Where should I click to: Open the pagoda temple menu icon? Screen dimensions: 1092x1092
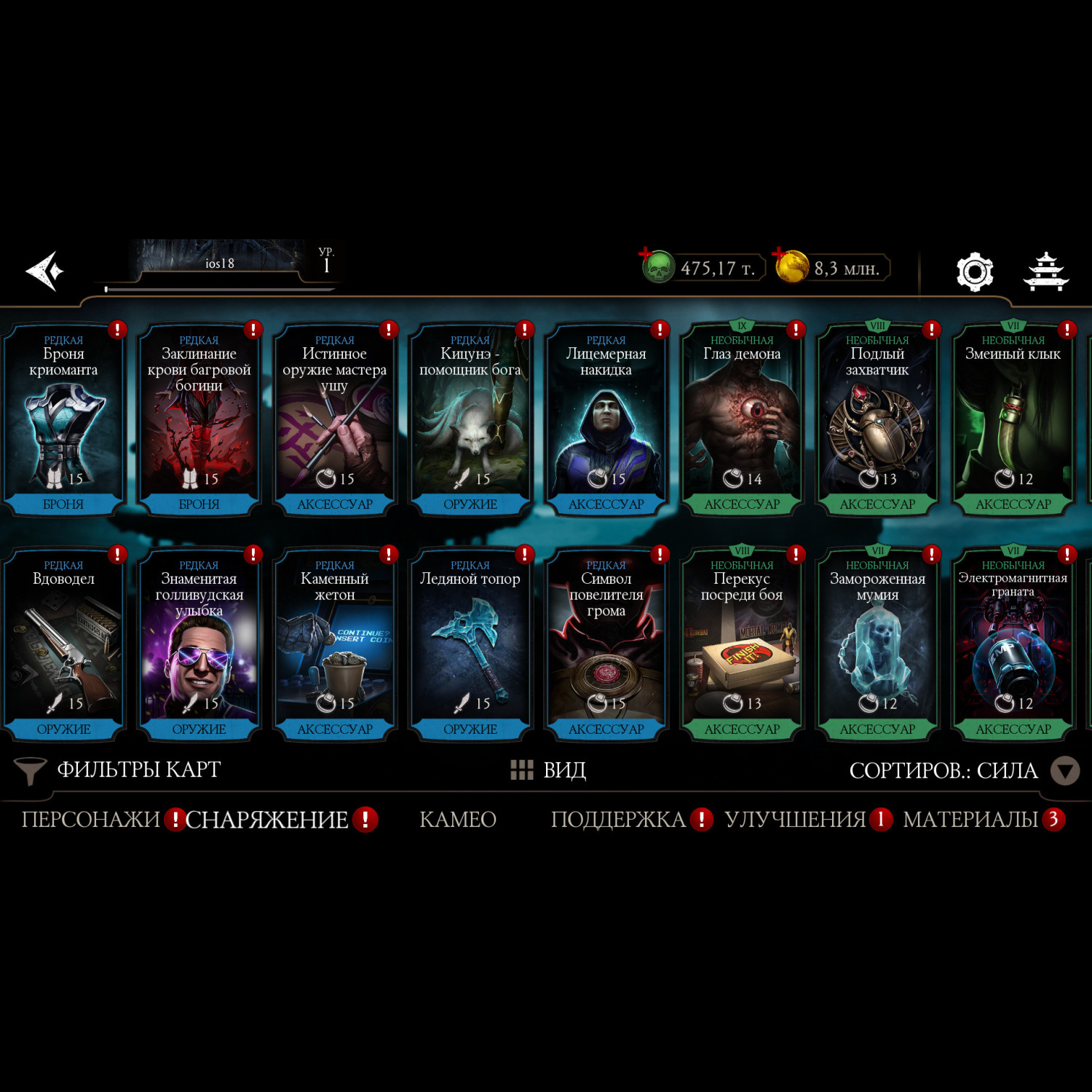click(x=1045, y=272)
